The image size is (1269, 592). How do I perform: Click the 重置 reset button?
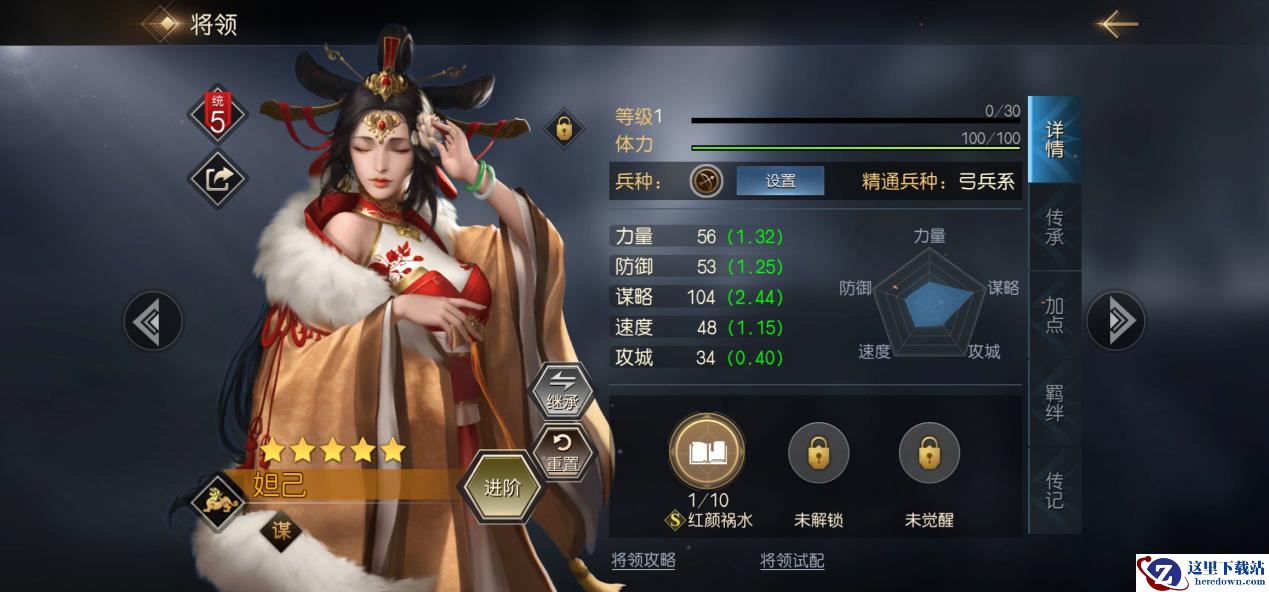click(561, 450)
